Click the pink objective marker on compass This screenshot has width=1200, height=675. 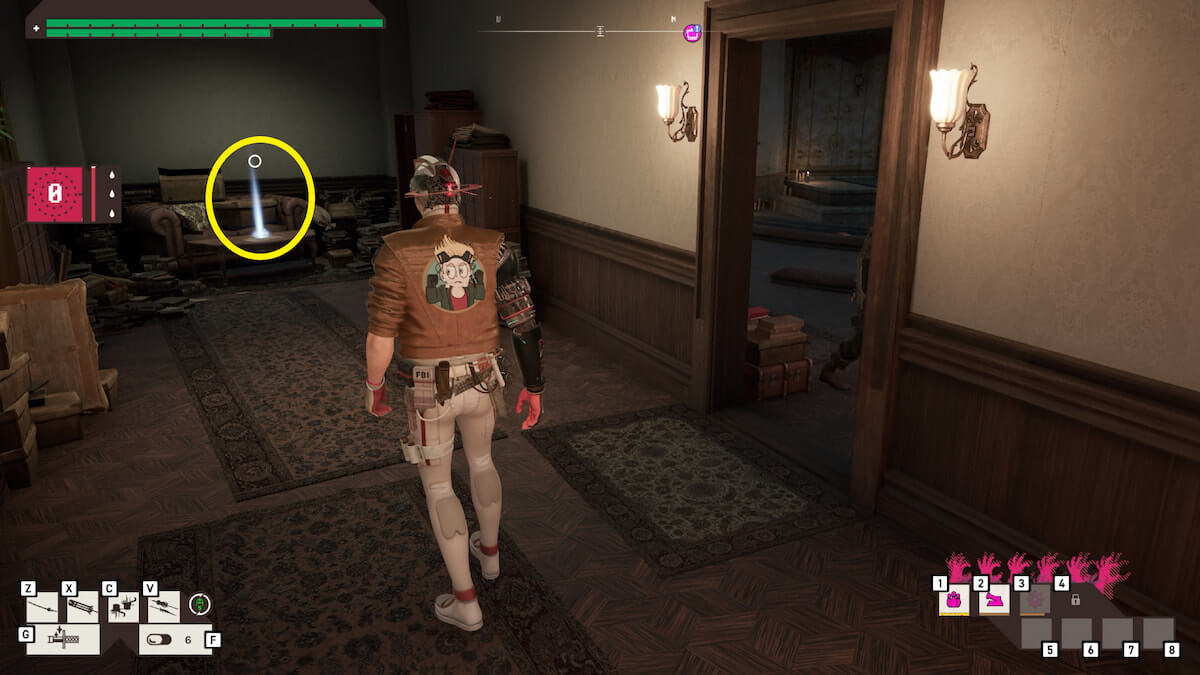[692, 33]
